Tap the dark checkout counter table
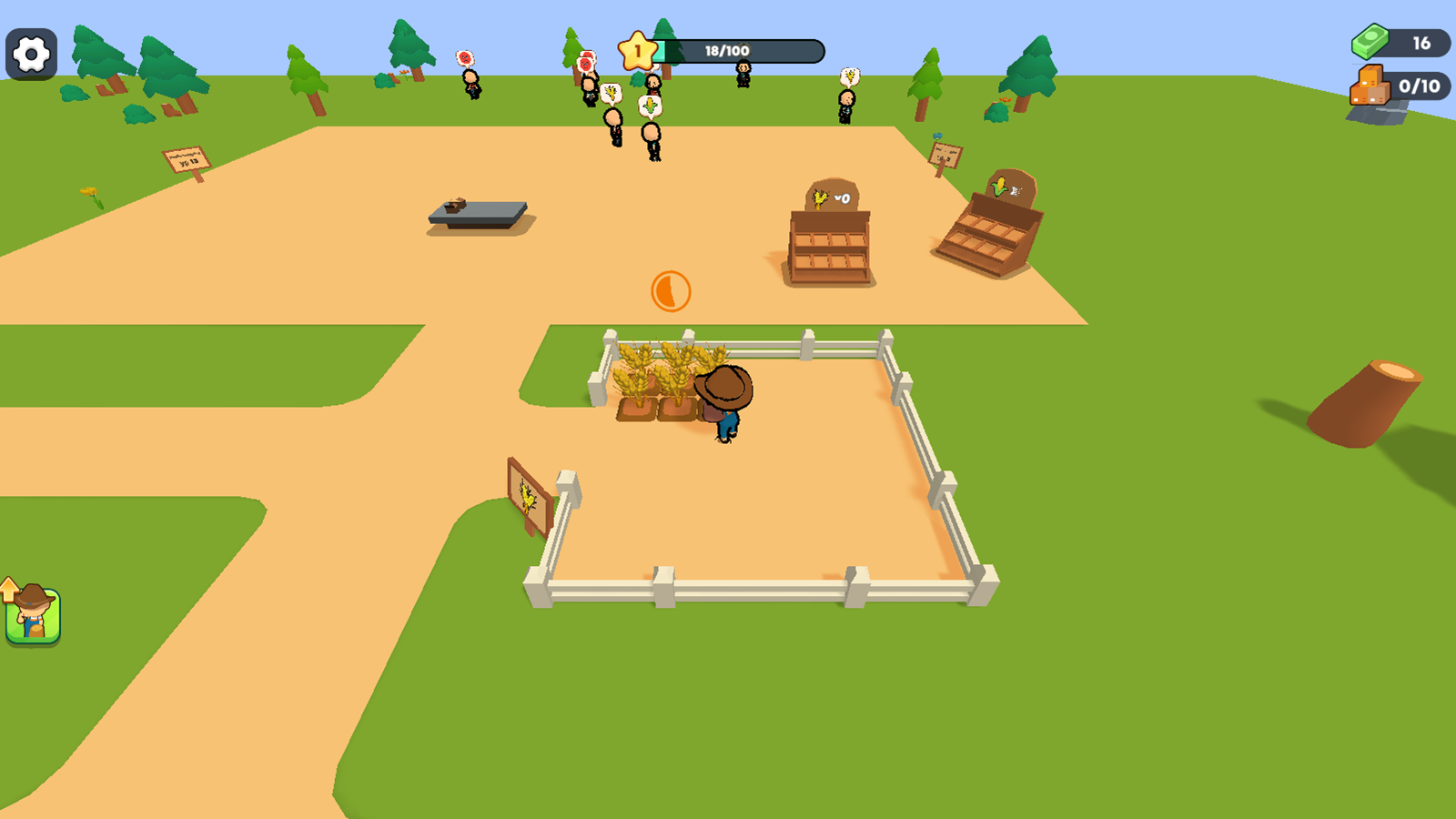1456x819 pixels. [477, 213]
